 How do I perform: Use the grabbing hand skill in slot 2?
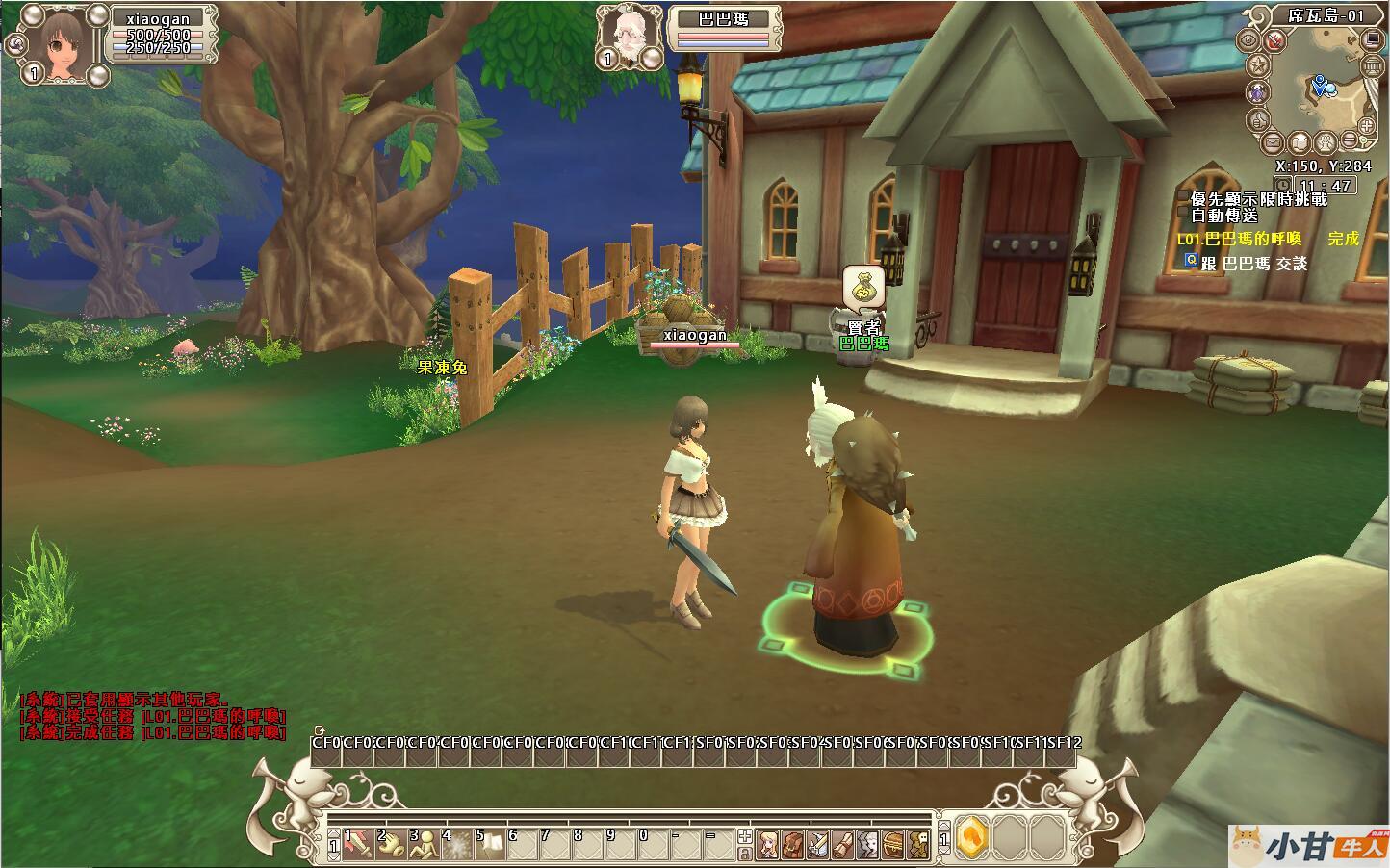391,844
